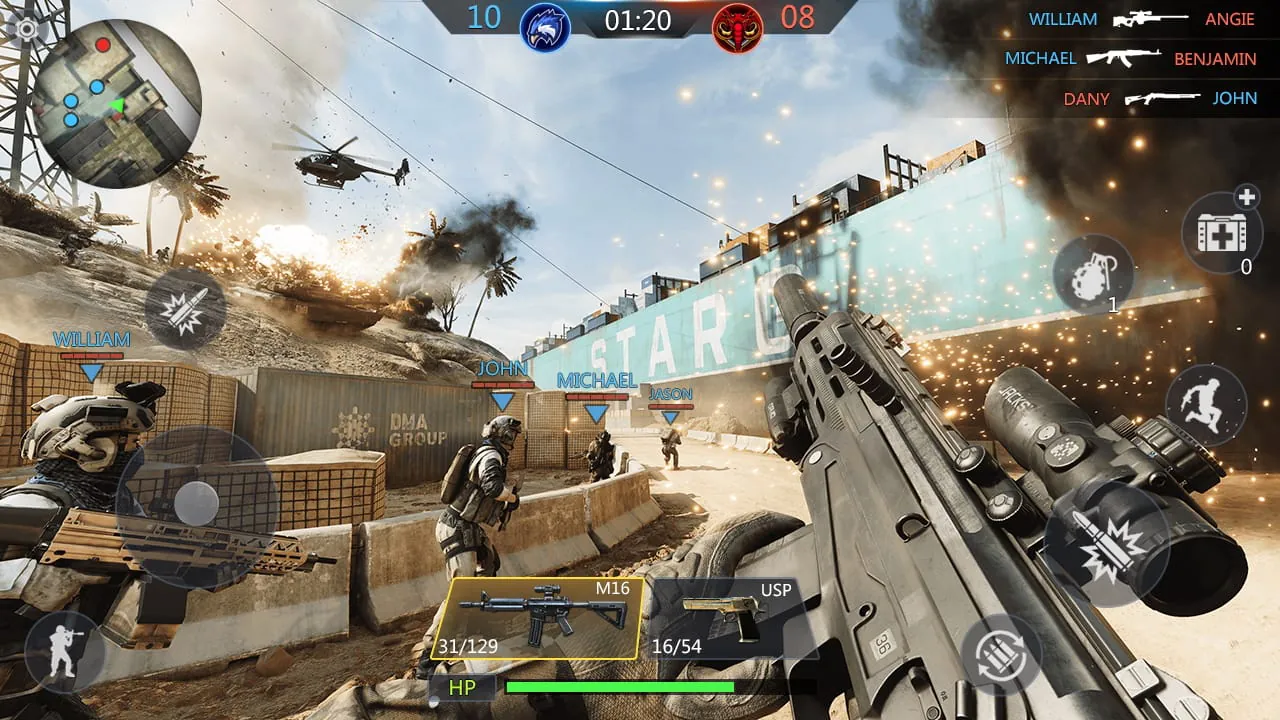
Task: Tap DANY in the kill feed
Action: click(x=1086, y=99)
